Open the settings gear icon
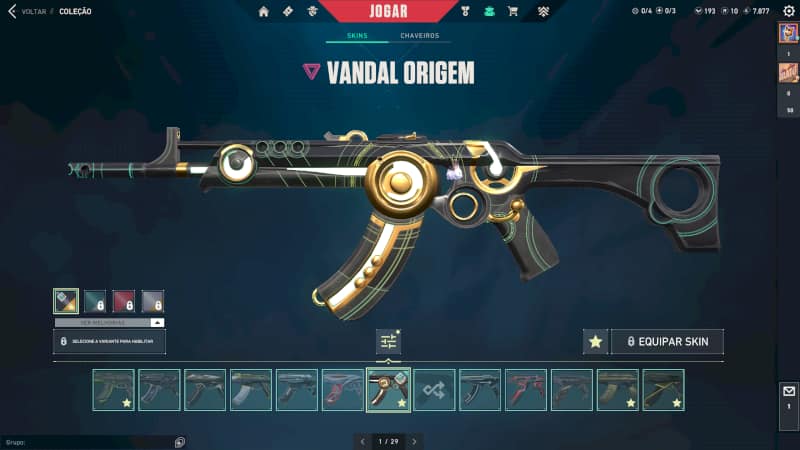The image size is (800, 450). (x=787, y=11)
